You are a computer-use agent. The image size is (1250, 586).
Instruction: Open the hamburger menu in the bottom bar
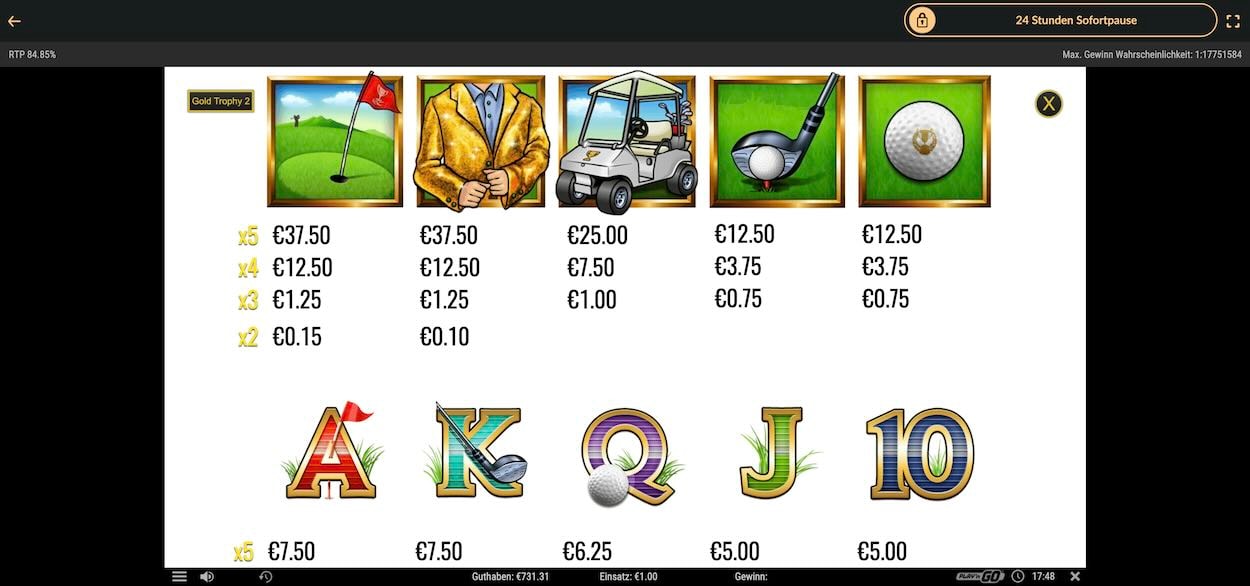pyautogui.click(x=179, y=577)
